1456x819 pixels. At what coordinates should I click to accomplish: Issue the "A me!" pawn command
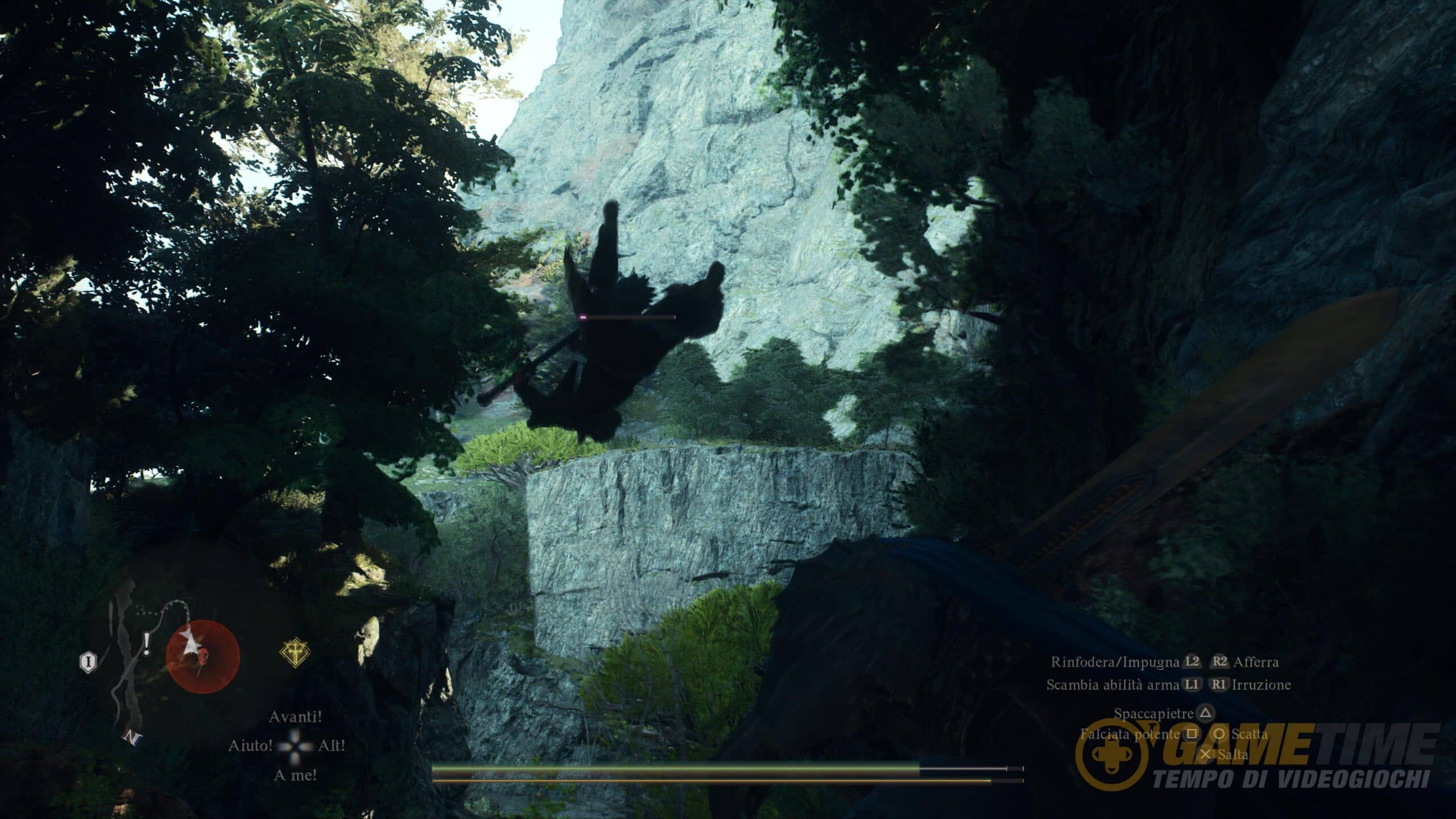pos(295,775)
